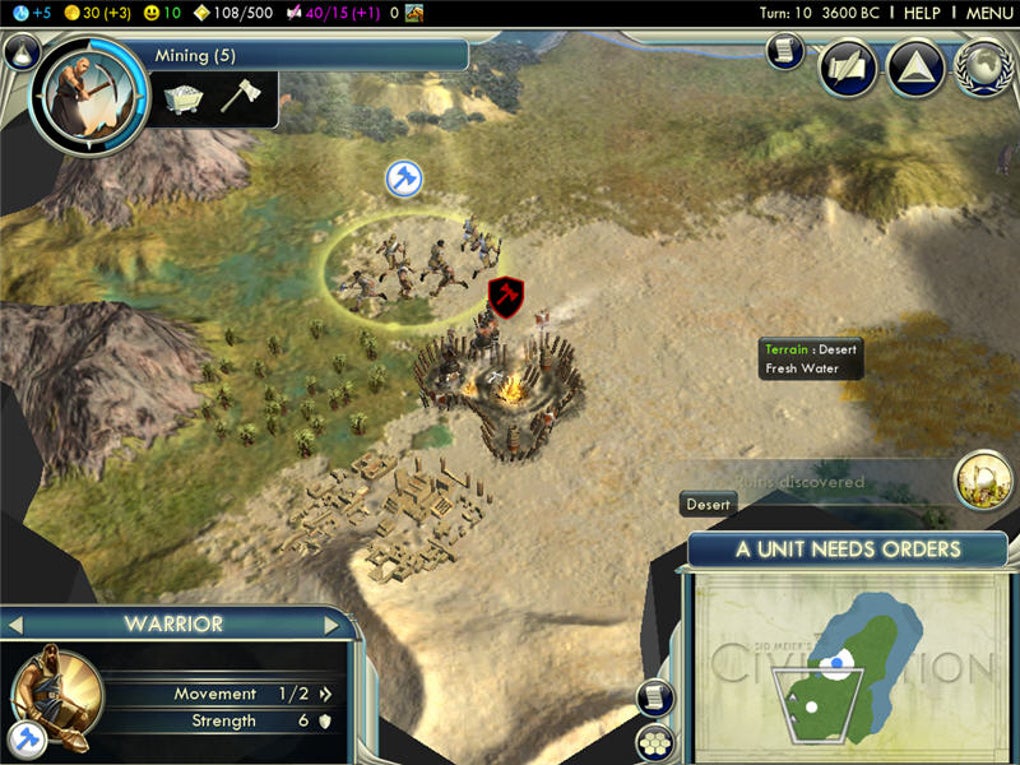Open the HELP Civilopedia
1020x765 pixels.
pos(921,13)
